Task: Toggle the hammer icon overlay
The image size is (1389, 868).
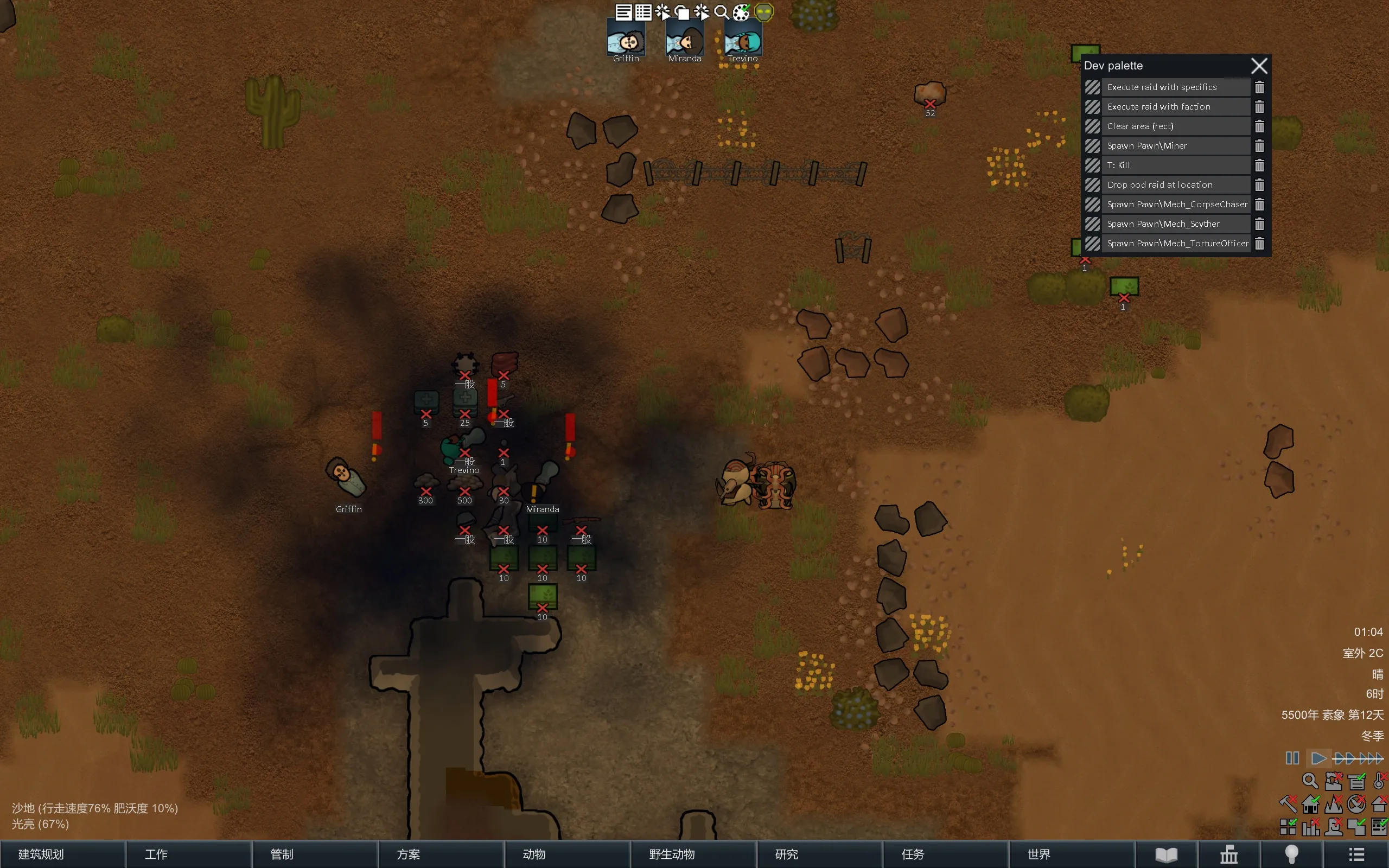Action: [x=1288, y=803]
